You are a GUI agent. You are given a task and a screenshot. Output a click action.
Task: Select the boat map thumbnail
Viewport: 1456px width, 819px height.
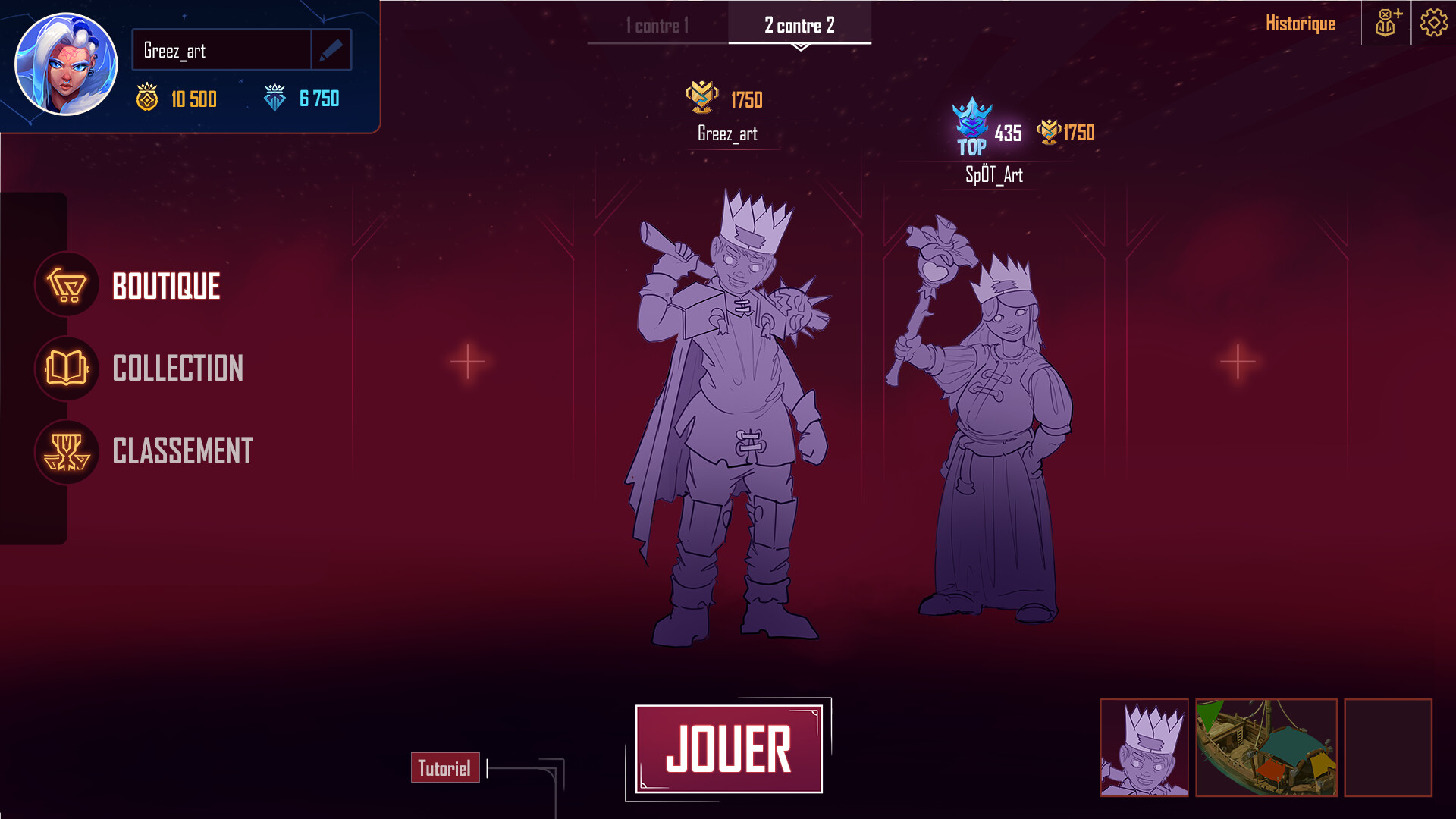point(1267,746)
